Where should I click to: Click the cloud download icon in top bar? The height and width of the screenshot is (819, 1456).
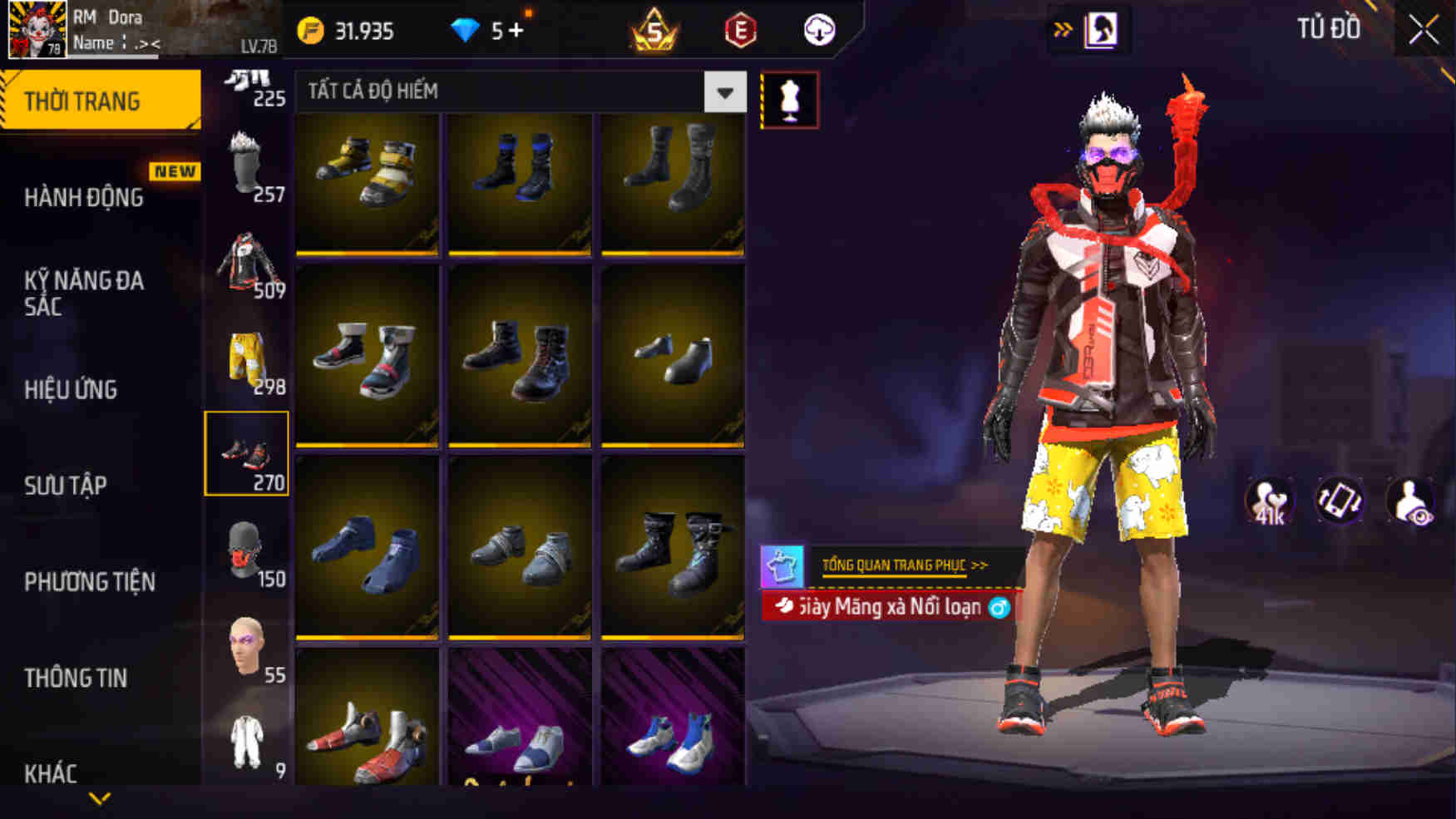(817, 30)
